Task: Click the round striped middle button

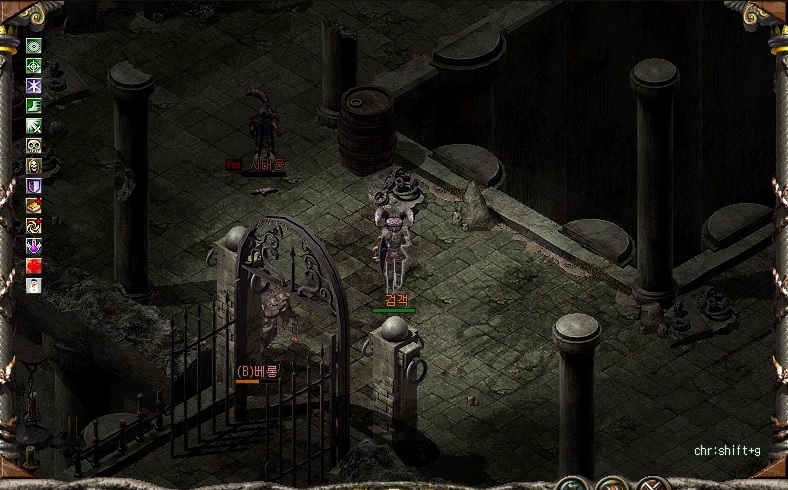Action: tap(613, 484)
